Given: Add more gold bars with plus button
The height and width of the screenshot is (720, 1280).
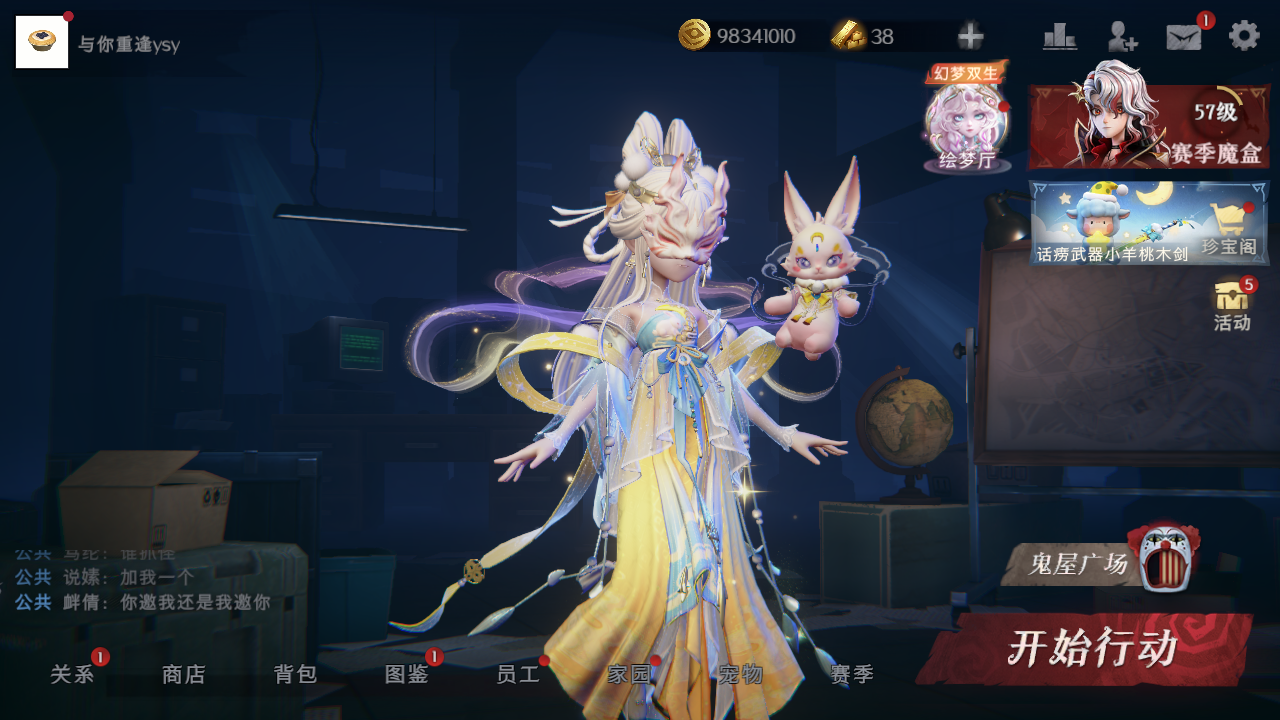Looking at the screenshot, I should (970, 37).
